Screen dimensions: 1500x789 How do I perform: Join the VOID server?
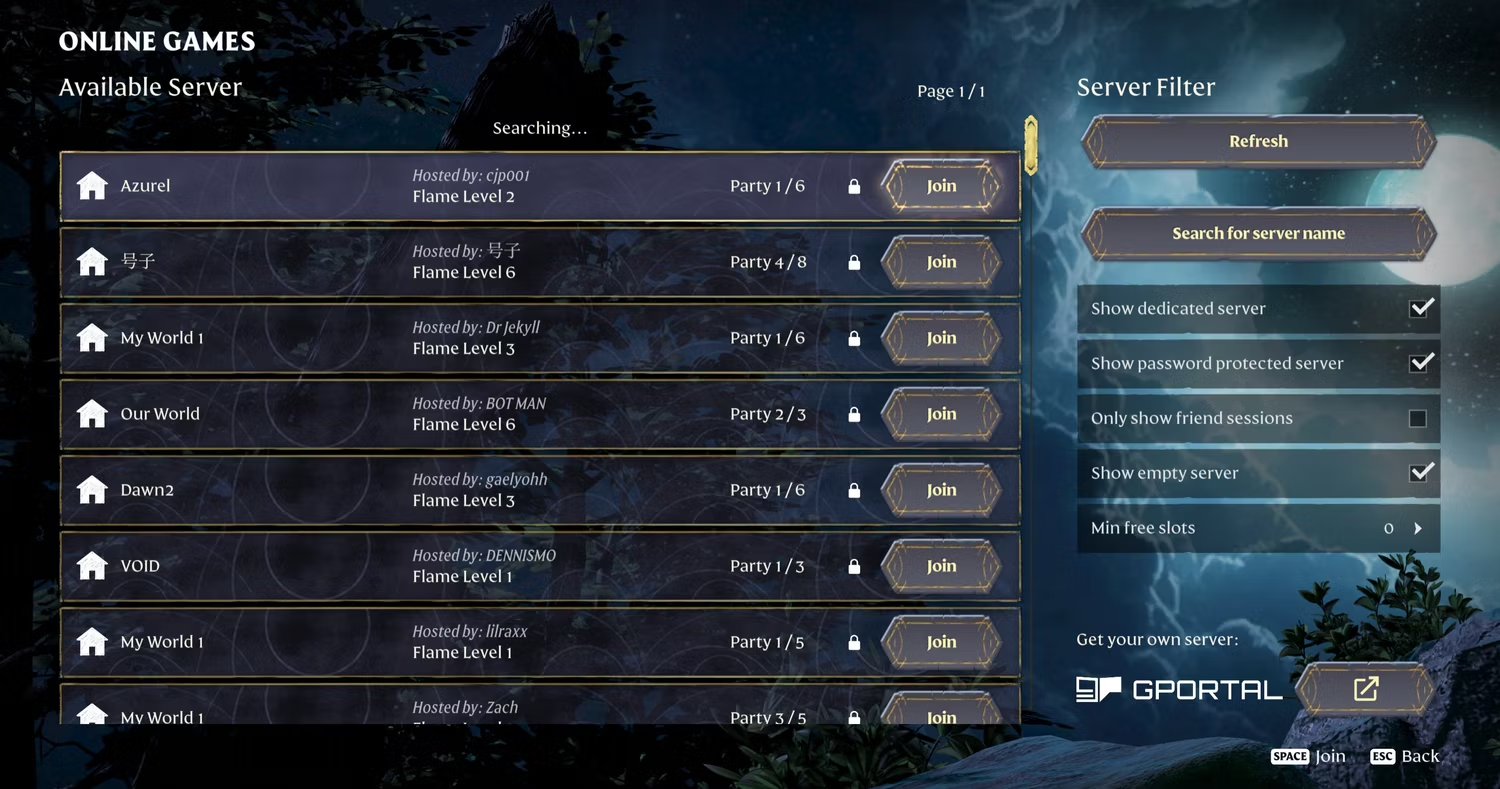click(x=941, y=566)
